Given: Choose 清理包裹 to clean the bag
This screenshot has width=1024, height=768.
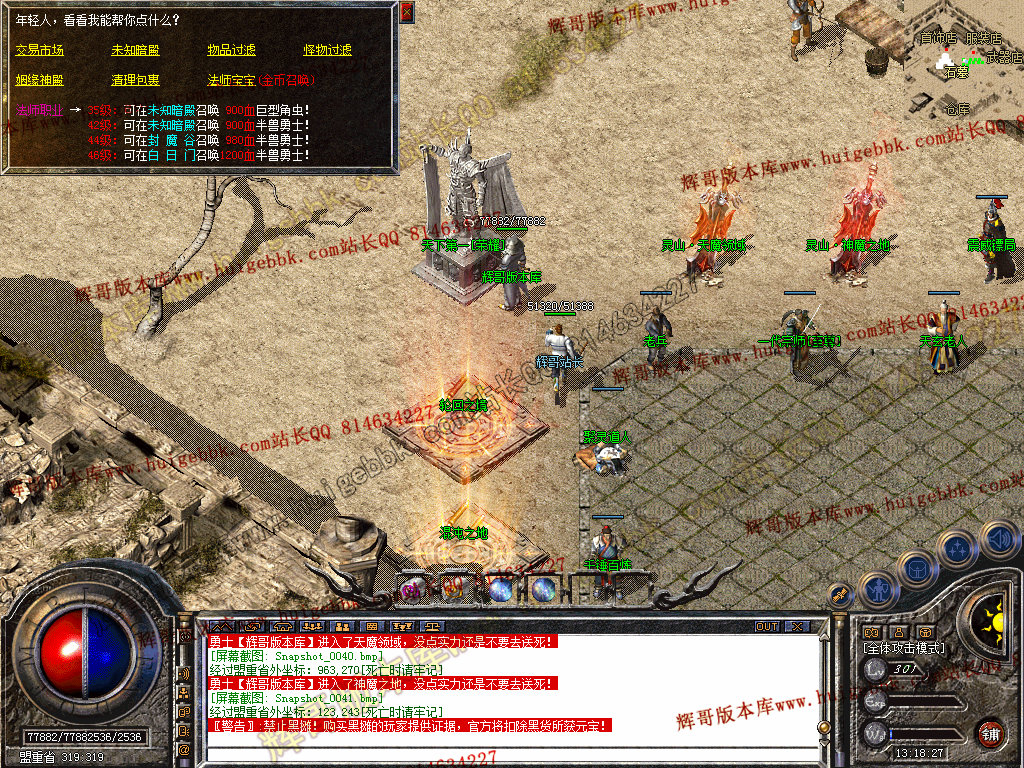Looking at the screenshot, I should point(135,80).
